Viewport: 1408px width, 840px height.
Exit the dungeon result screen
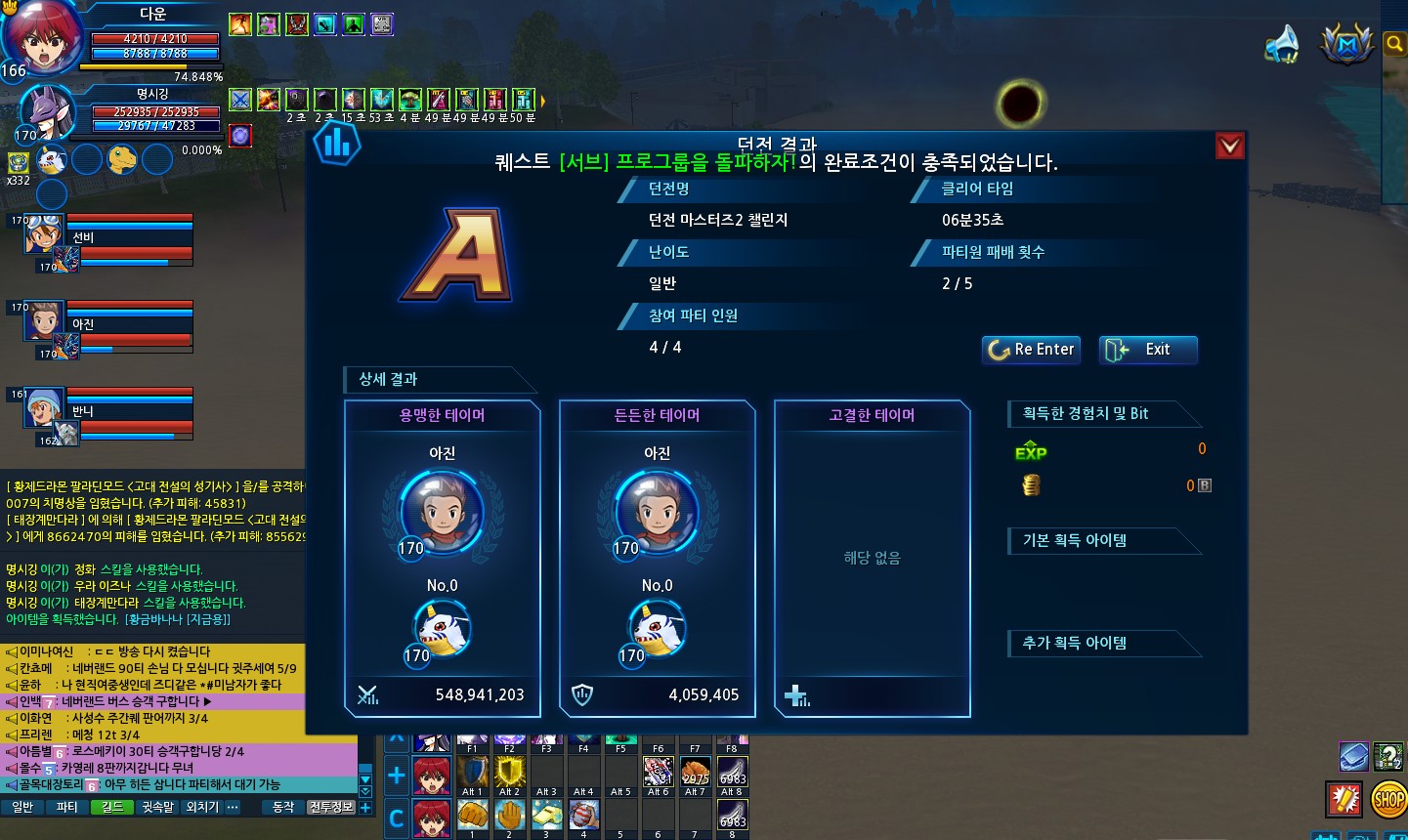coord(1148,350)
